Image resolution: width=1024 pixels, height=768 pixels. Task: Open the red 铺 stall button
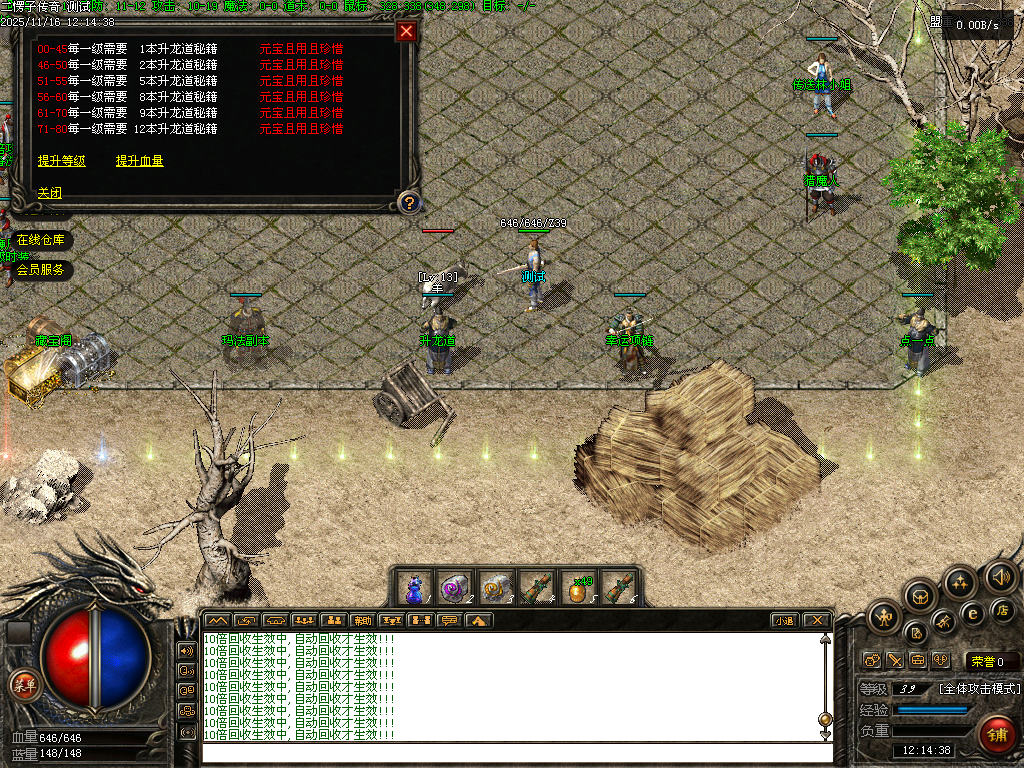(x=997, y=735)
